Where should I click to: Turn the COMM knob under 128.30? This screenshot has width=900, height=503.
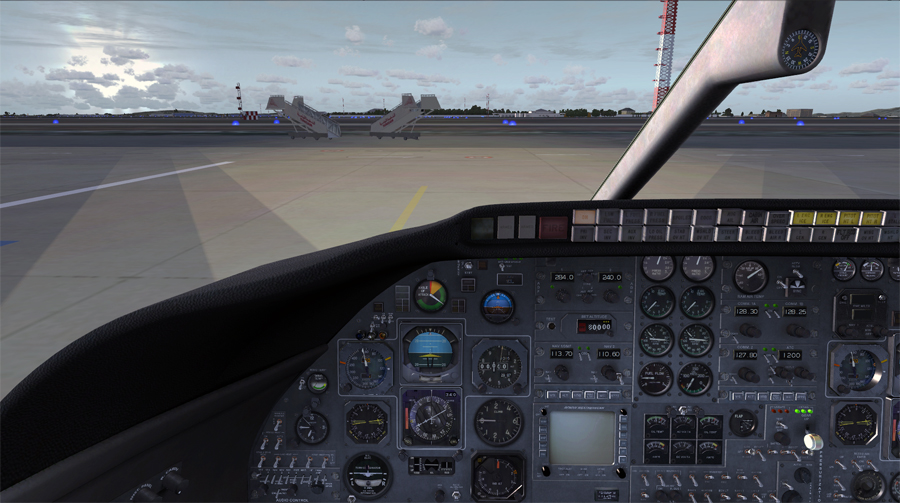click(747, 329)
